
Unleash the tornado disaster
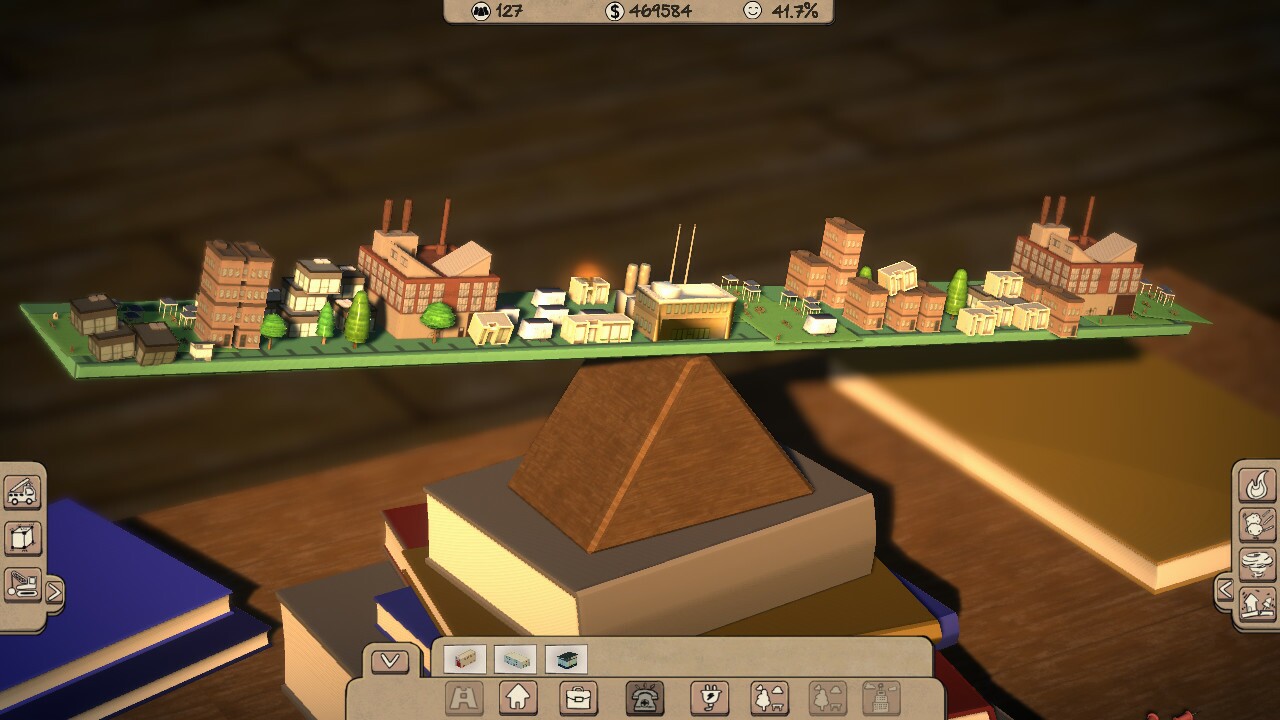(x=1257, y=563)
